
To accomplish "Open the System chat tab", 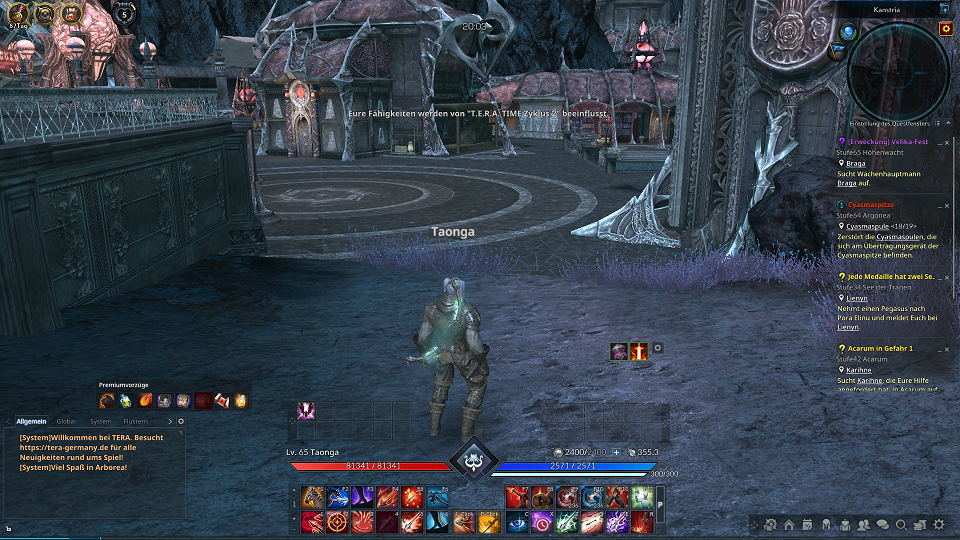I will 100,421.
